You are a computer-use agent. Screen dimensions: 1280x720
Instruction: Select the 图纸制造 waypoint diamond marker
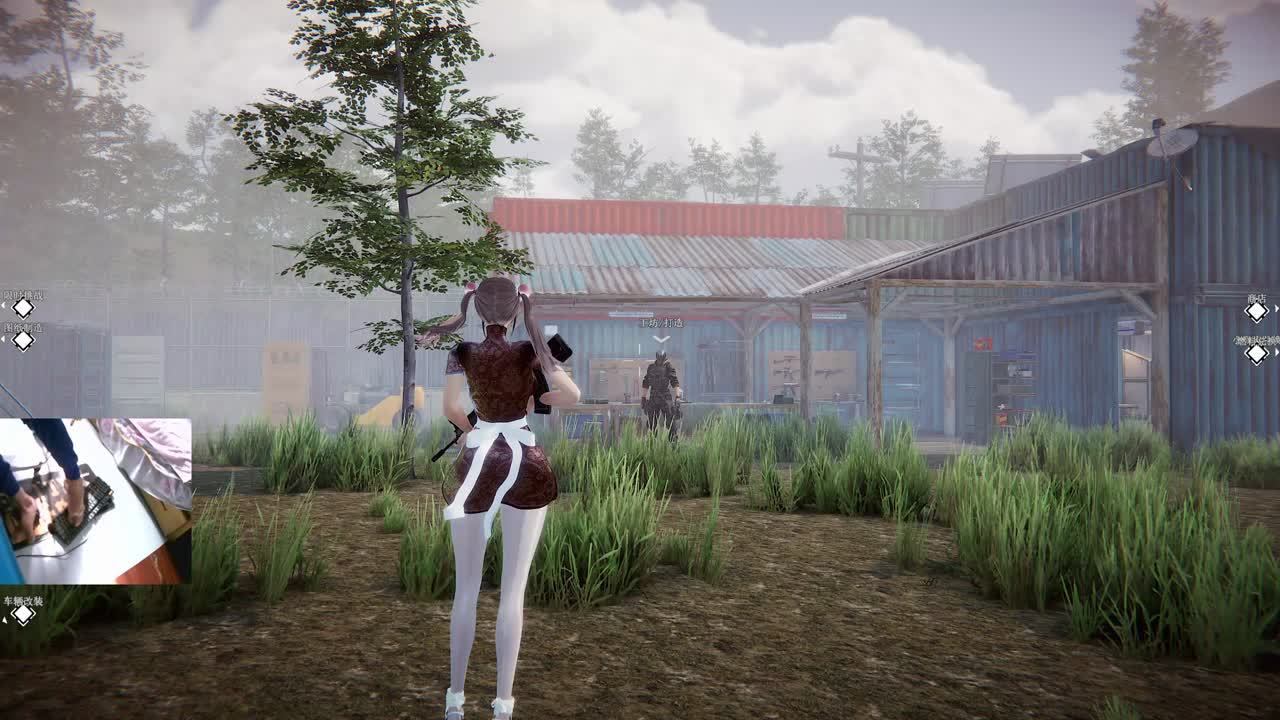point(22,340)
